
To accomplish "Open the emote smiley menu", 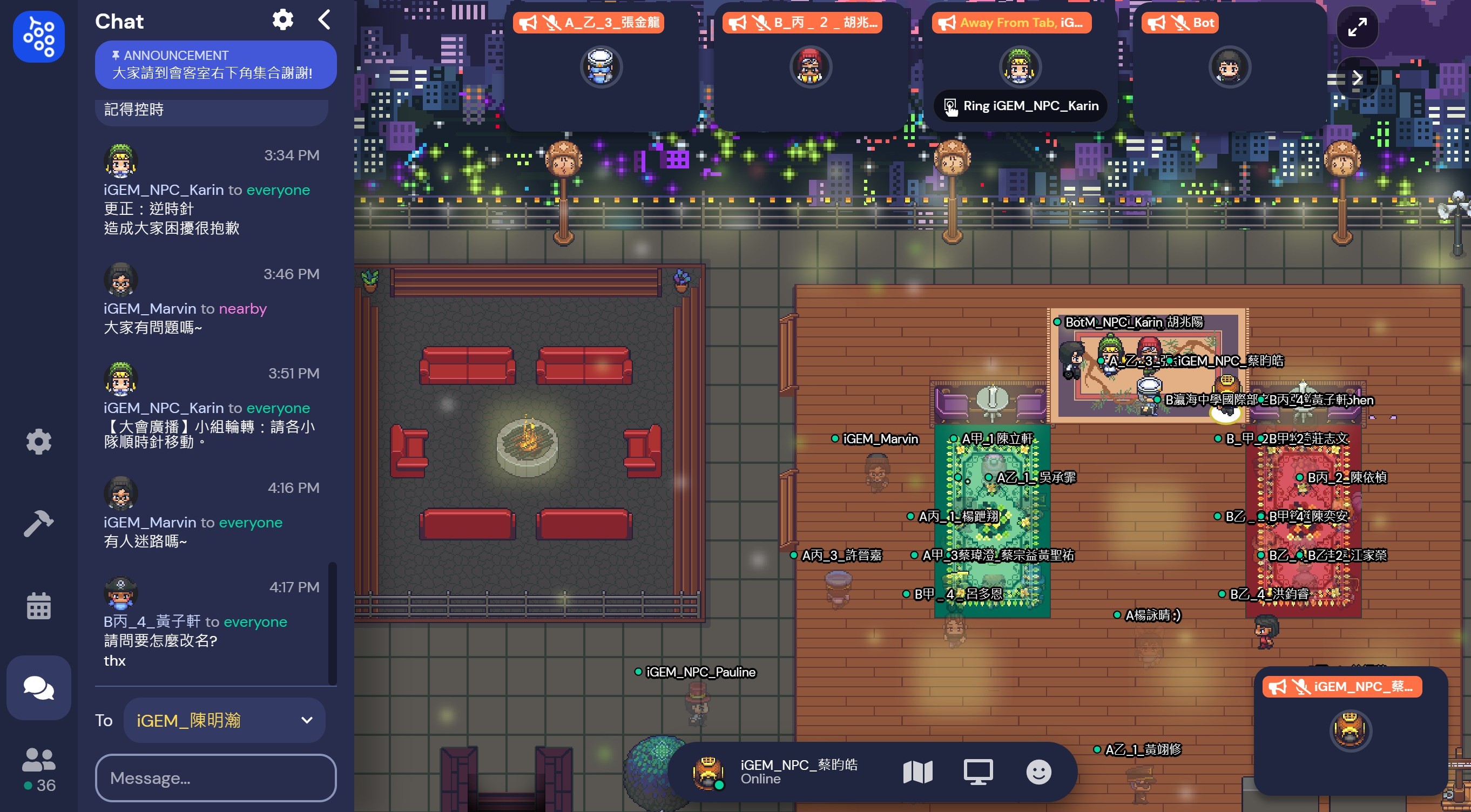I will coord(1038,772).
